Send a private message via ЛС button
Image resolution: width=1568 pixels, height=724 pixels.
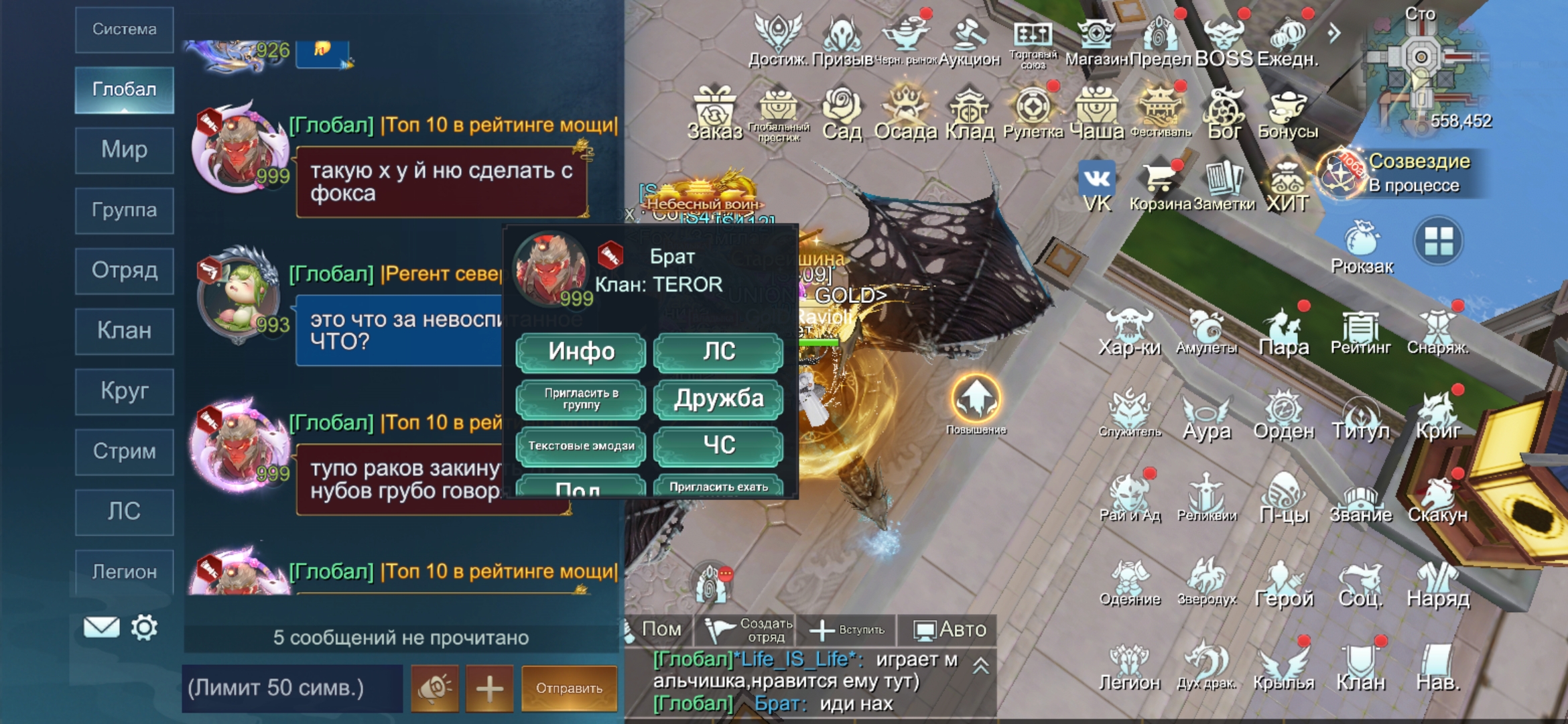coord(718,352)
